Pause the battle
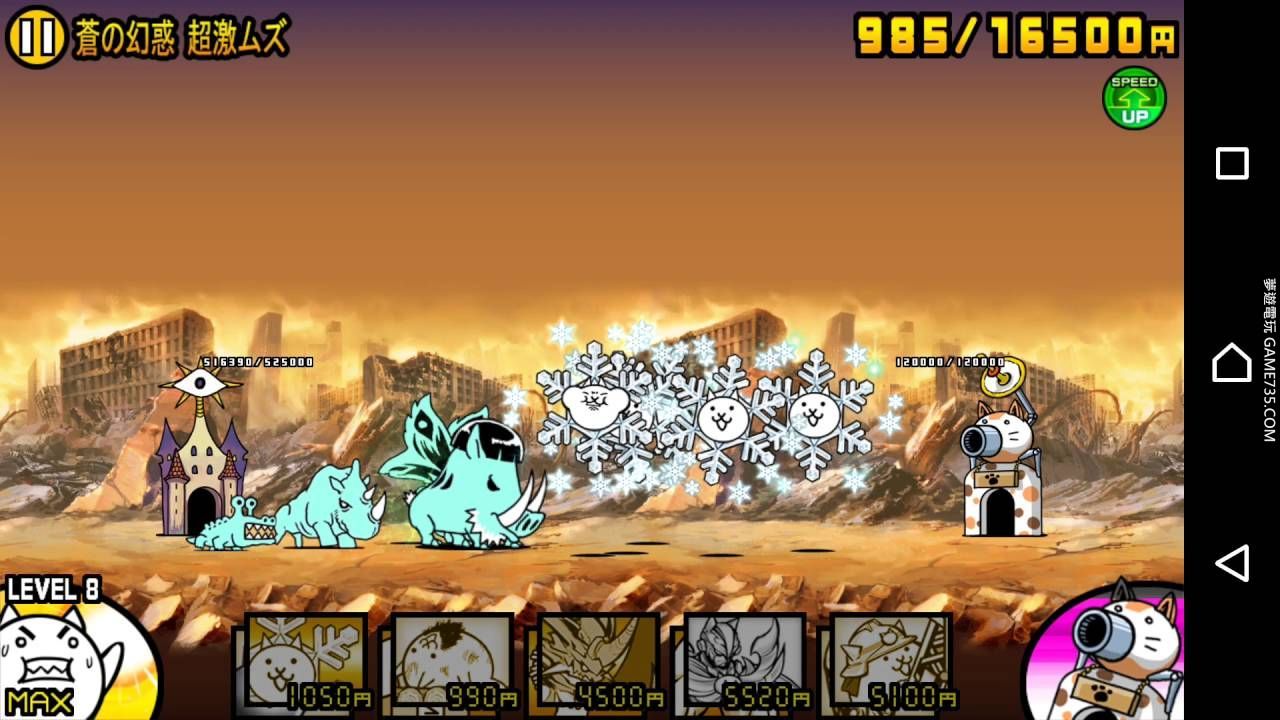1280x720 pixels. [36, 37]
